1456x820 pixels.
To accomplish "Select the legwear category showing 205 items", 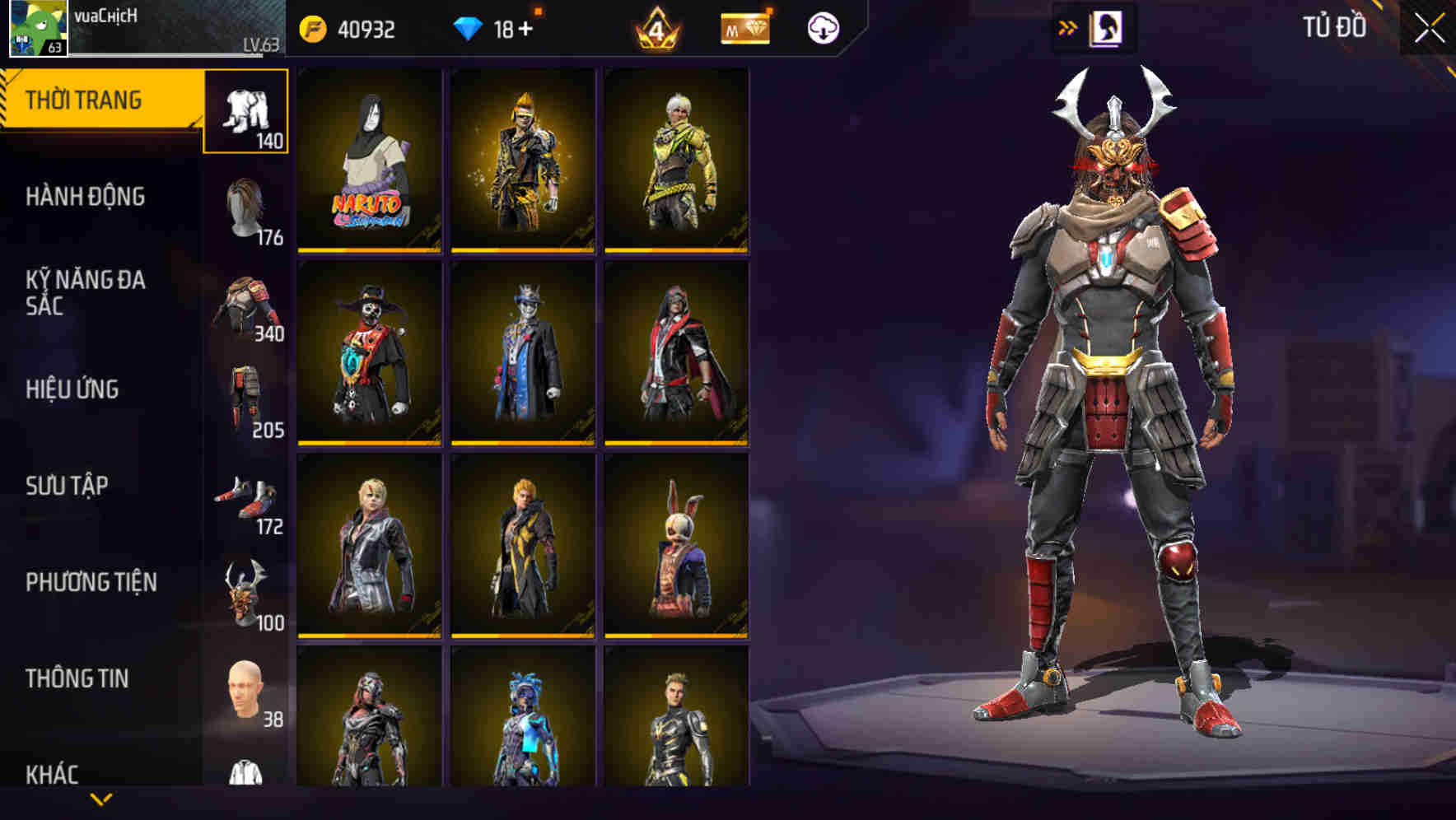I will point(246,395).
